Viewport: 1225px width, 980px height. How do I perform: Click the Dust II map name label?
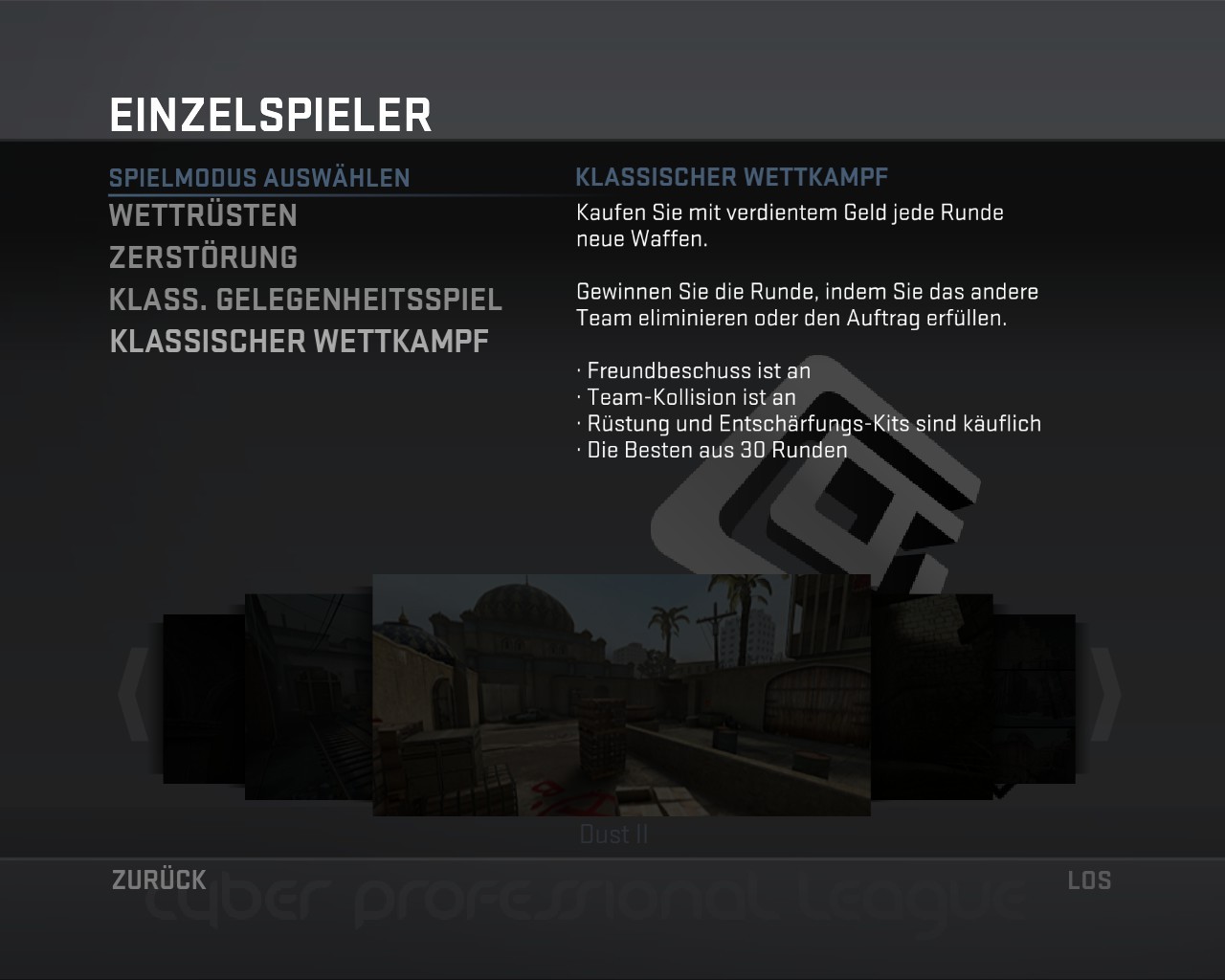pyautogui.click(x=615, y=834)
